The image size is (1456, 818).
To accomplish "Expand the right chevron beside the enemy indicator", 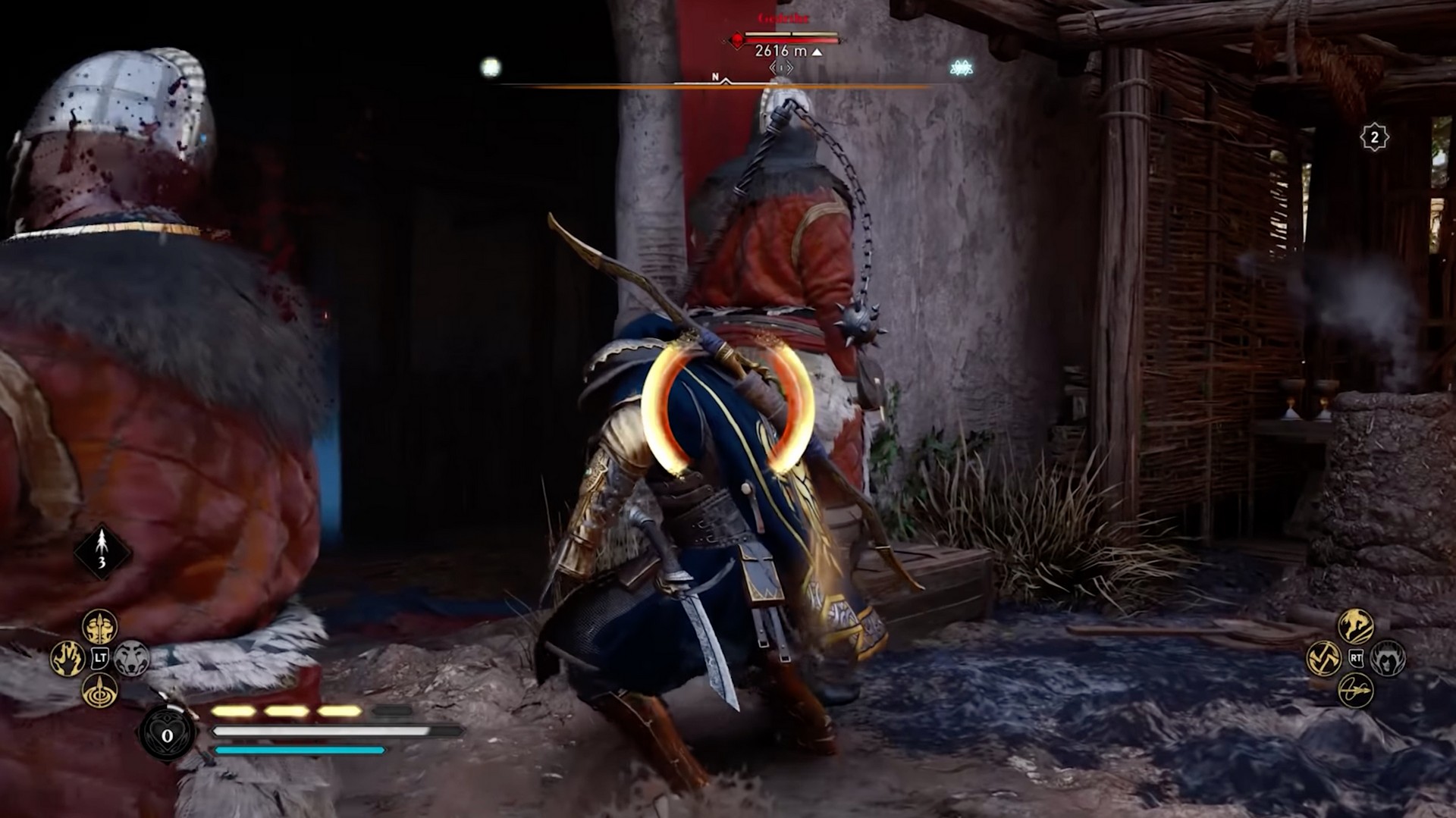I will click(790, 67).
